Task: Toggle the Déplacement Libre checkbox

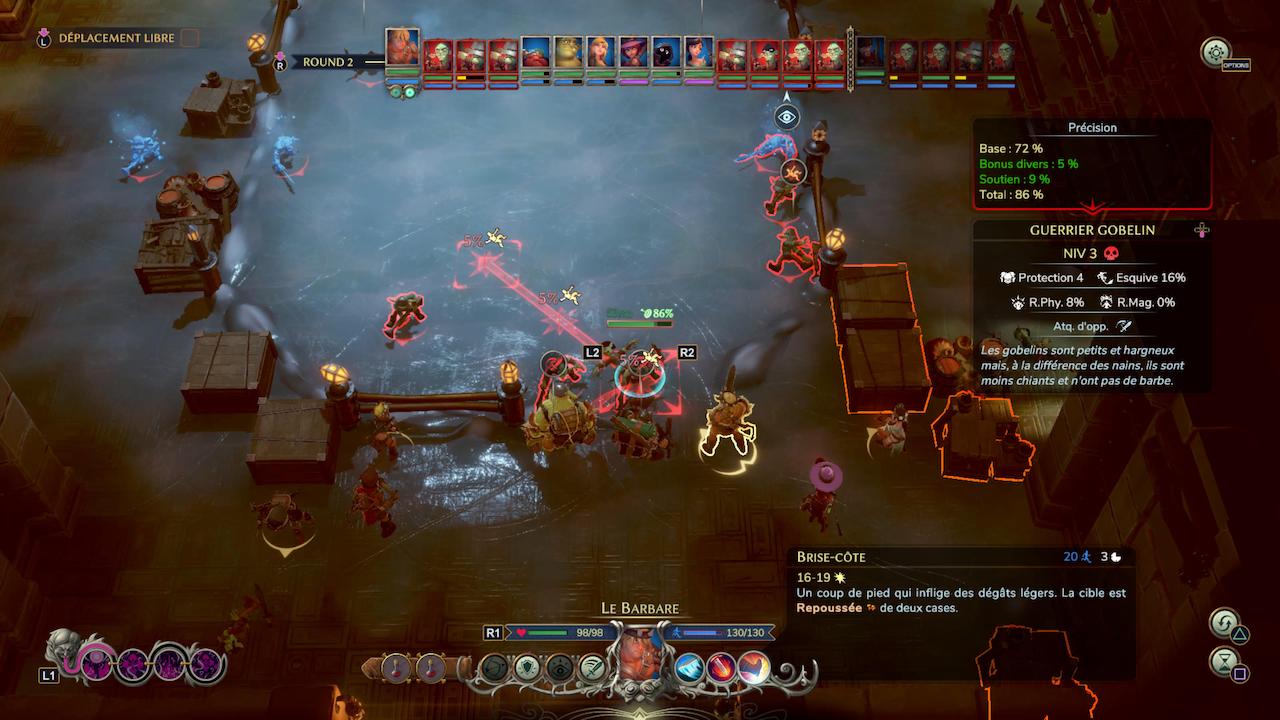Action: pyautogui.click(x=189, y=38)
